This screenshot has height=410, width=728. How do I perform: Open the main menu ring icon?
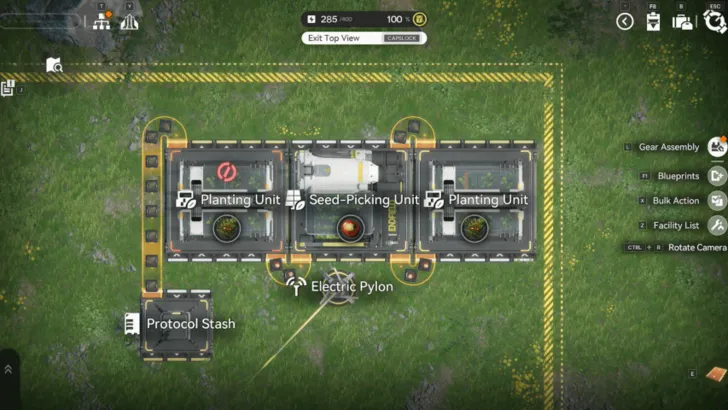pyautogui.click(x=714, y=21)
